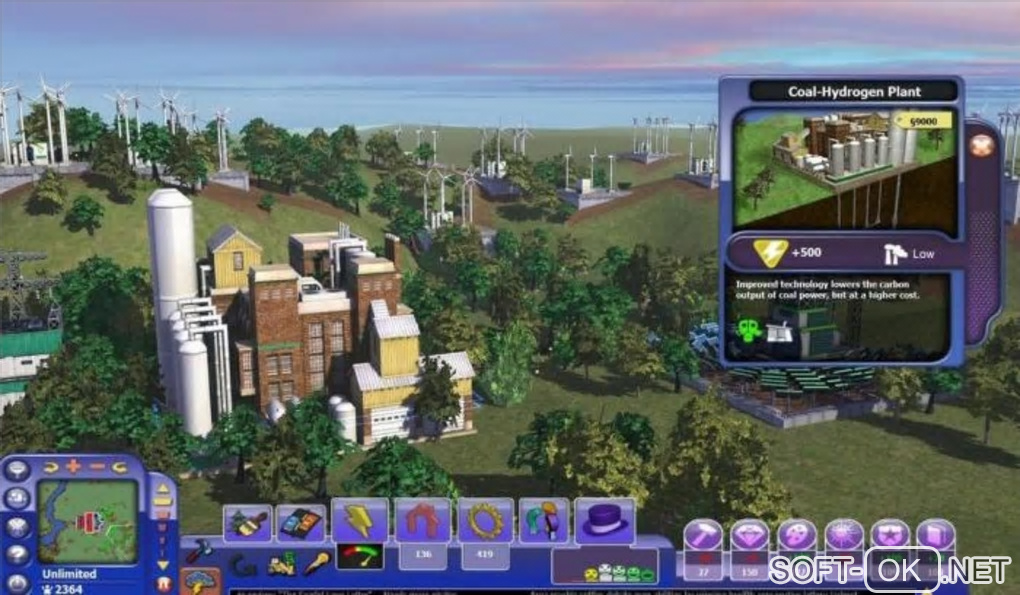Screen dimensions: 1020x595
Task: Close the Coal-Hydrogen Plant info panel
Action: coord(982,146)
